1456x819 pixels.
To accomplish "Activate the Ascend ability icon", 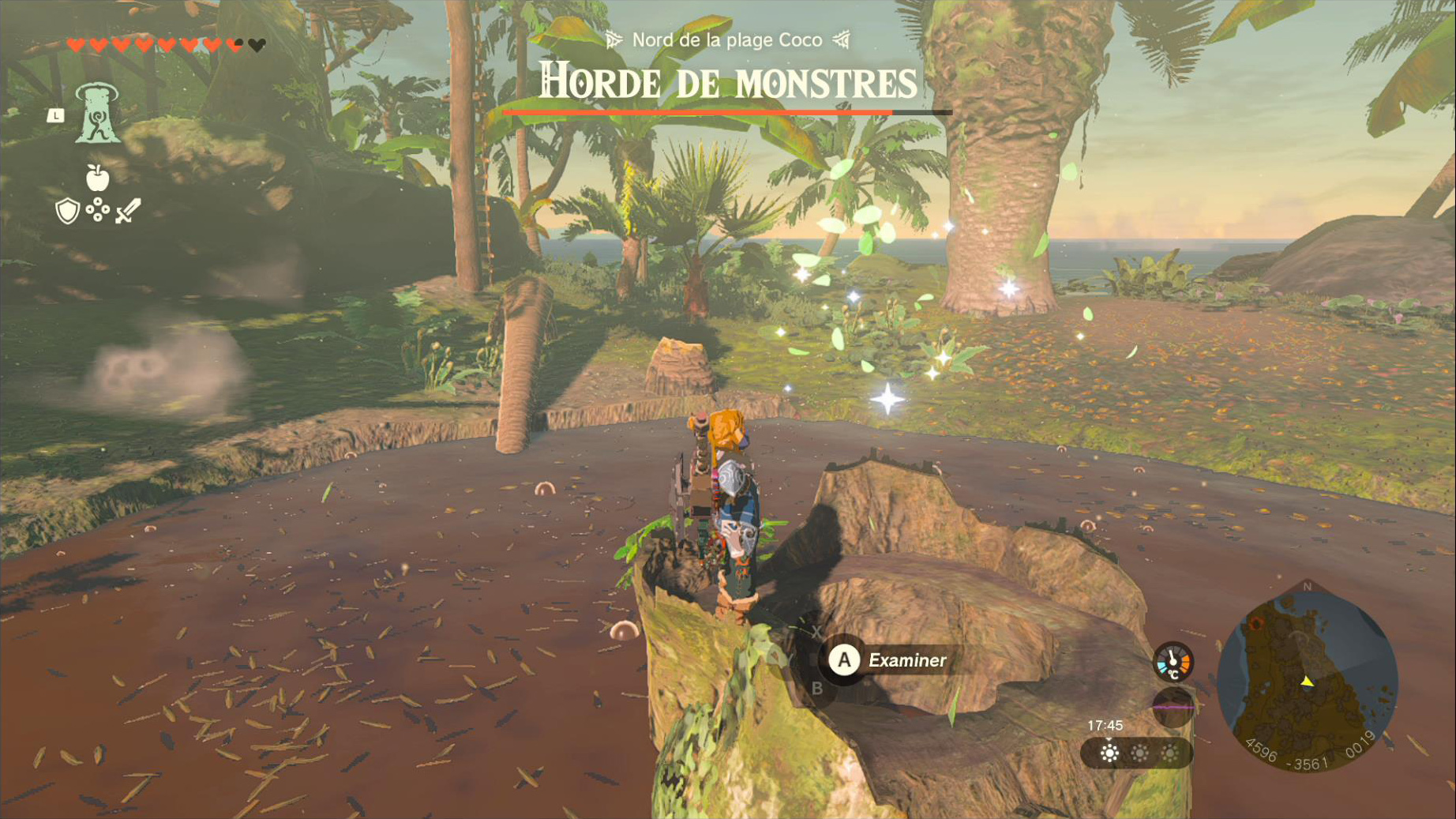I will pos(97,114).
